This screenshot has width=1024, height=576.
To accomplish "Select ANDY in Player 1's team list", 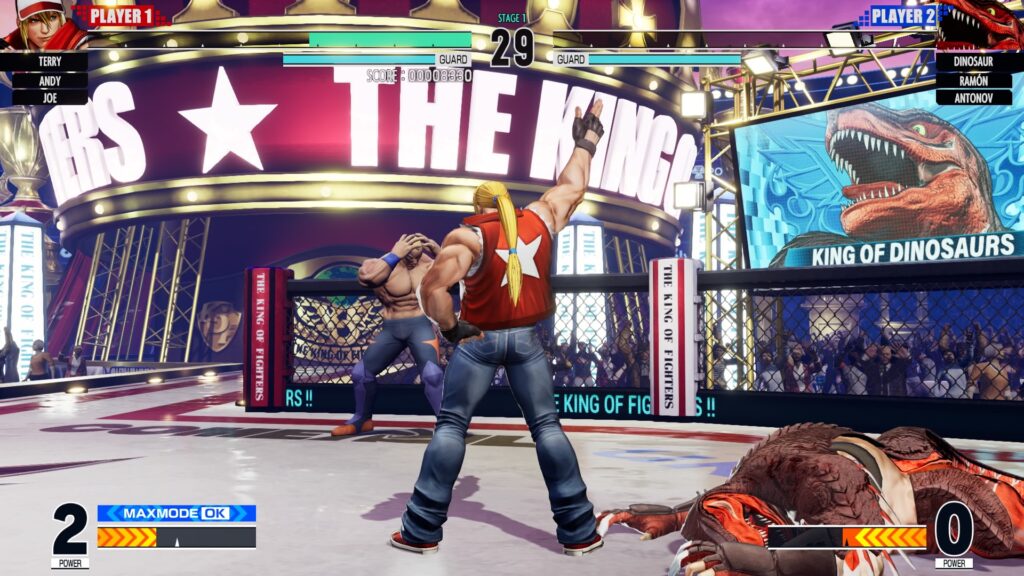I will [x=49, y=80].
